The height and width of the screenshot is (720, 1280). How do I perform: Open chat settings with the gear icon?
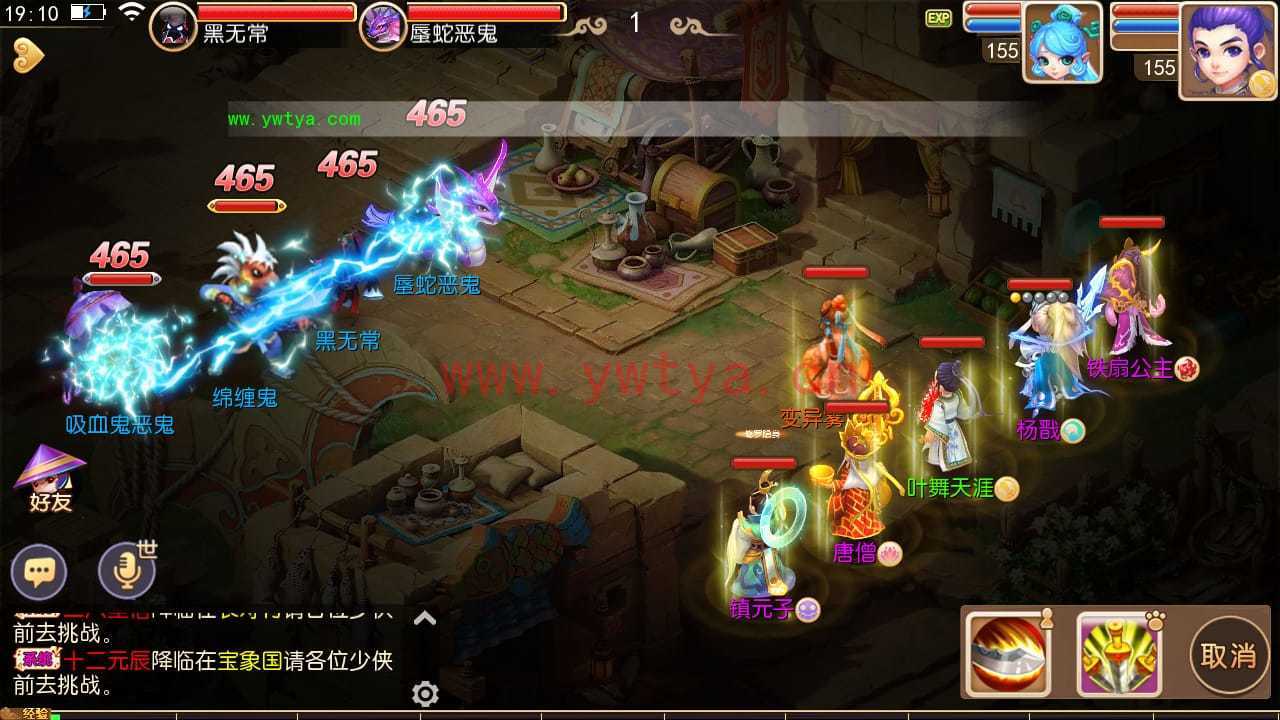[425, 693]
